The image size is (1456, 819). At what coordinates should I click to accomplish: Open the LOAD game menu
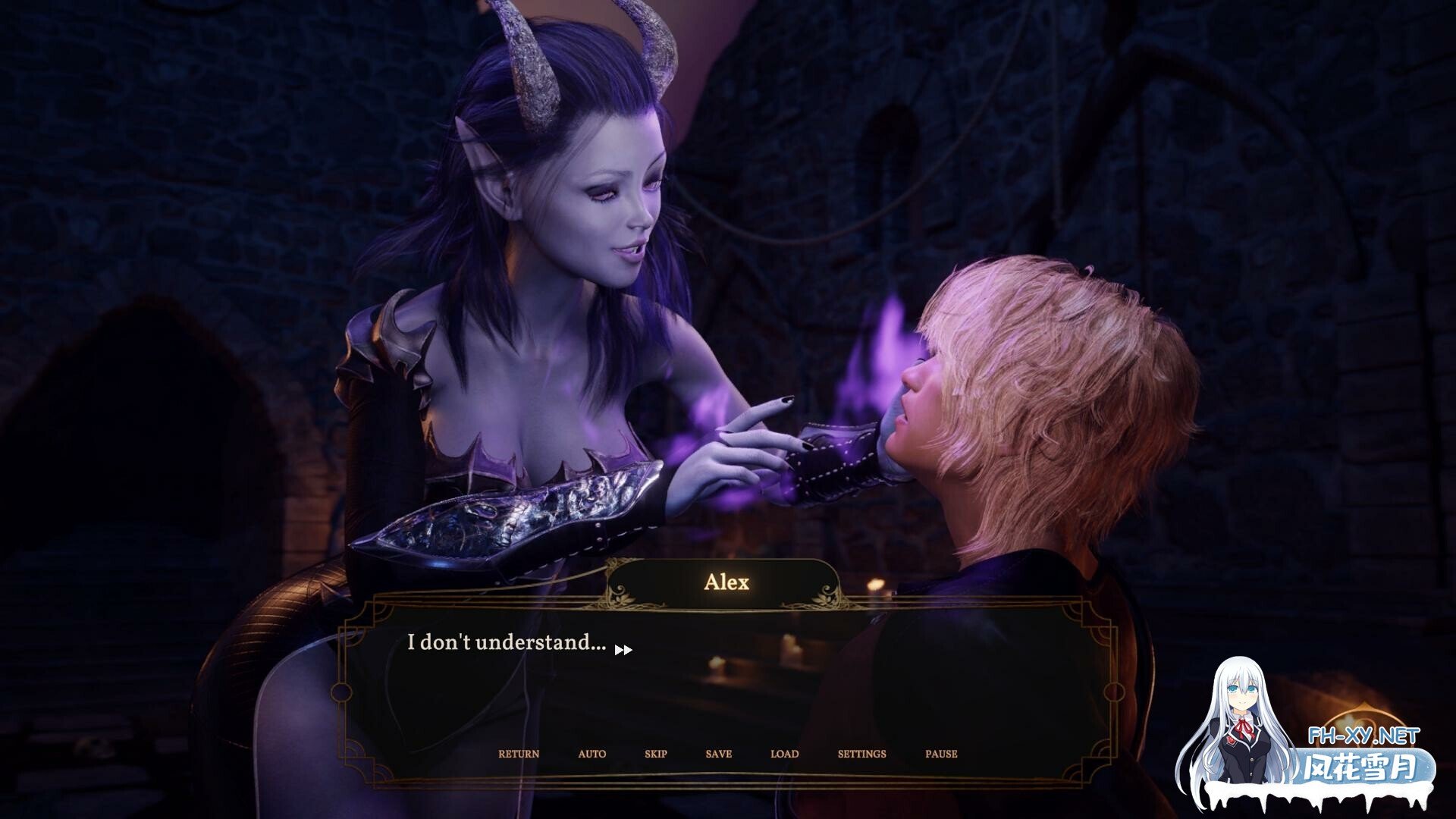(784, 754)
